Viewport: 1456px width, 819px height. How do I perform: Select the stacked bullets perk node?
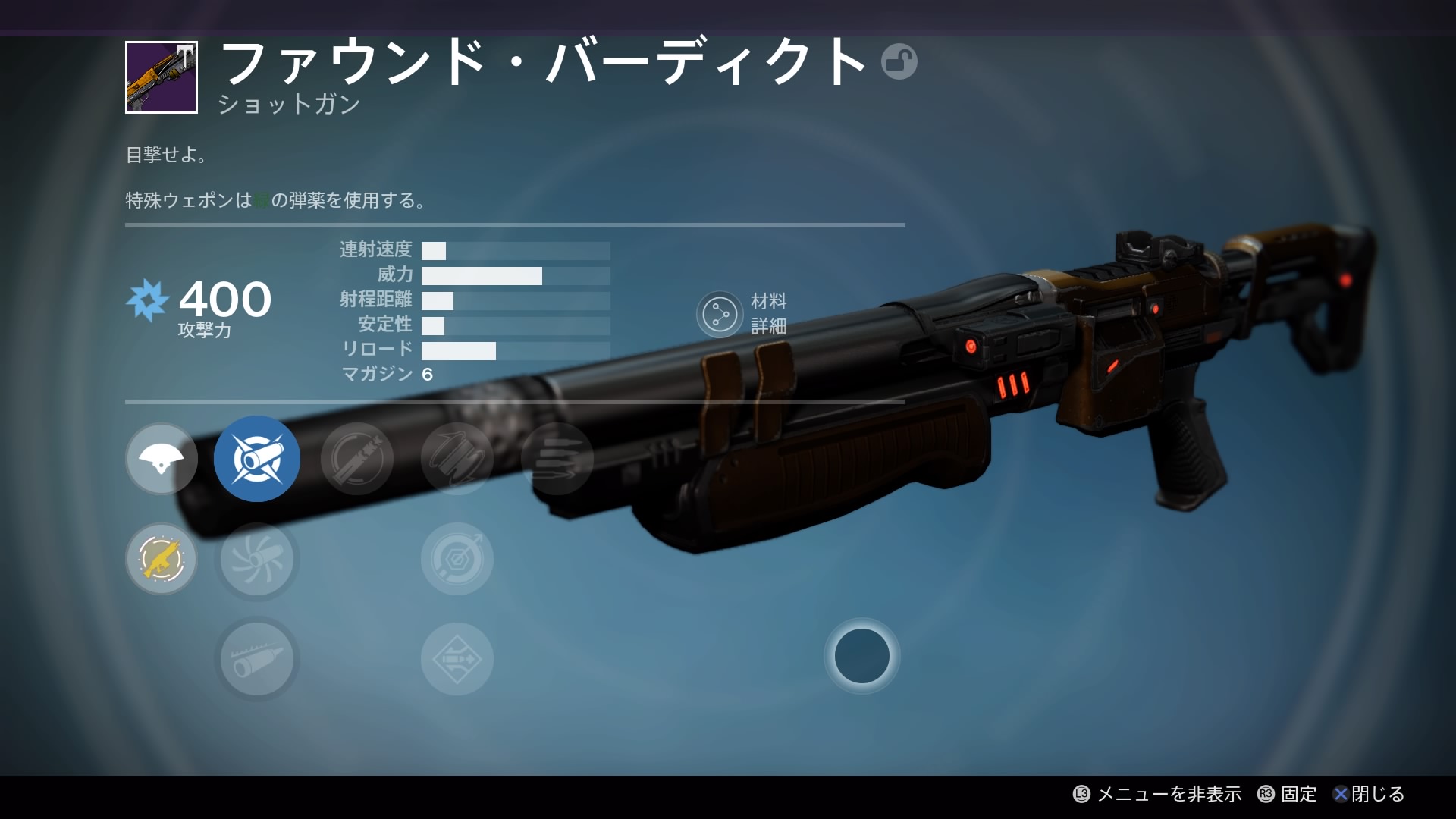[x=557, y=459]
